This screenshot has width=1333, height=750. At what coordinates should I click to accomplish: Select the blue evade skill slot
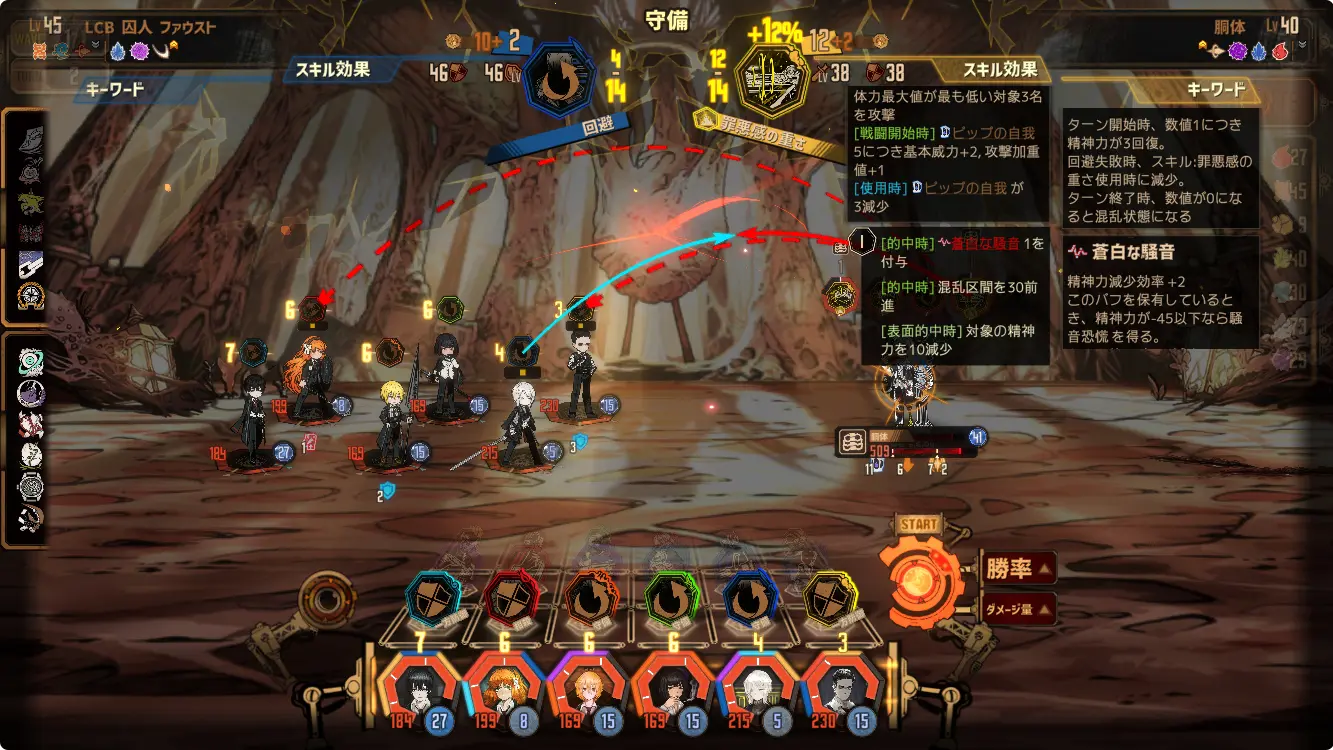(749, 599)
